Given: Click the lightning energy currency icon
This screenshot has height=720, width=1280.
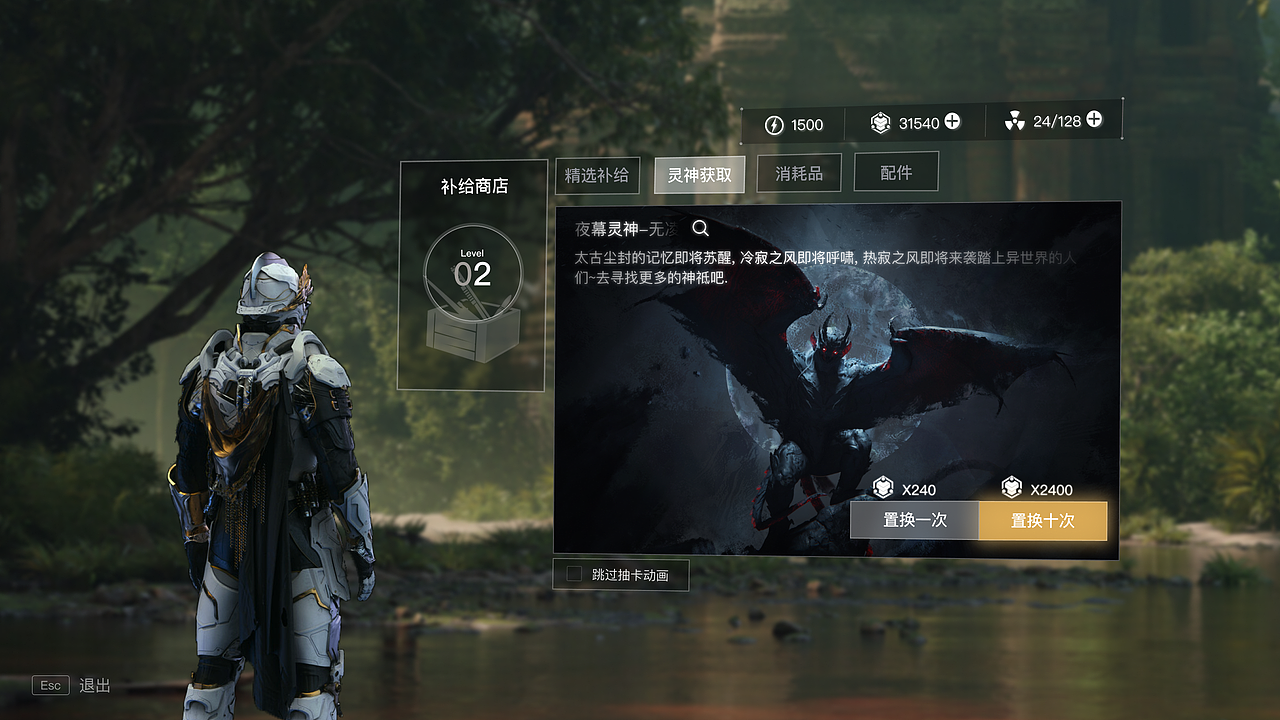Looking at the screenshot, I should pyautogui.click(x=776, y=124).
